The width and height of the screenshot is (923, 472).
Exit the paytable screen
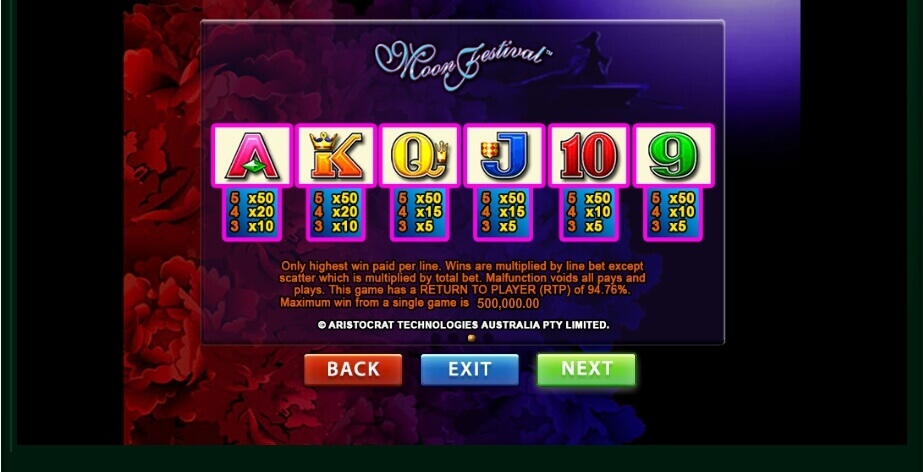[x=469, y=369]
